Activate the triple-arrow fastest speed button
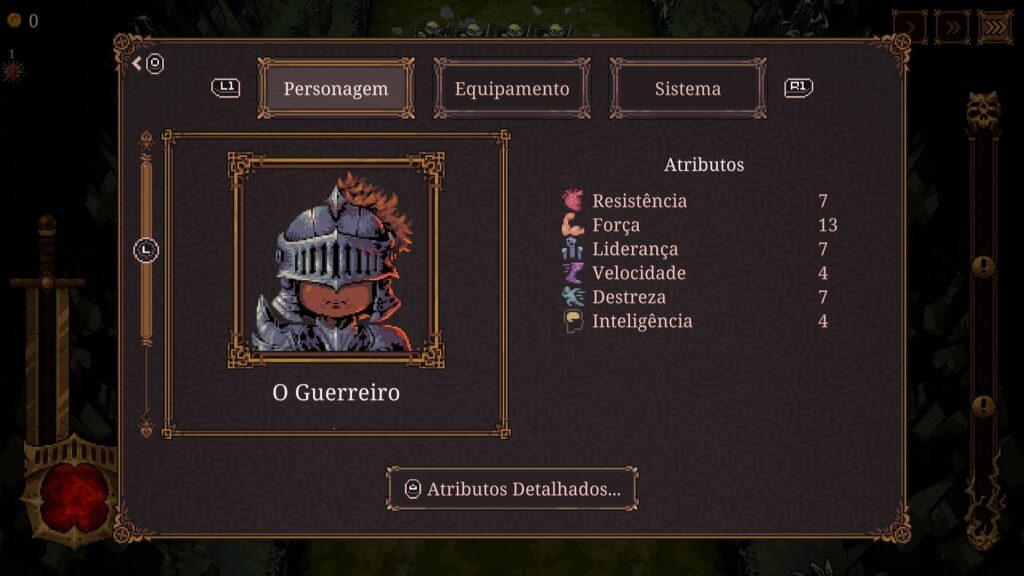The height and width of the screenshot is (576, 1024). coord(995,27)
